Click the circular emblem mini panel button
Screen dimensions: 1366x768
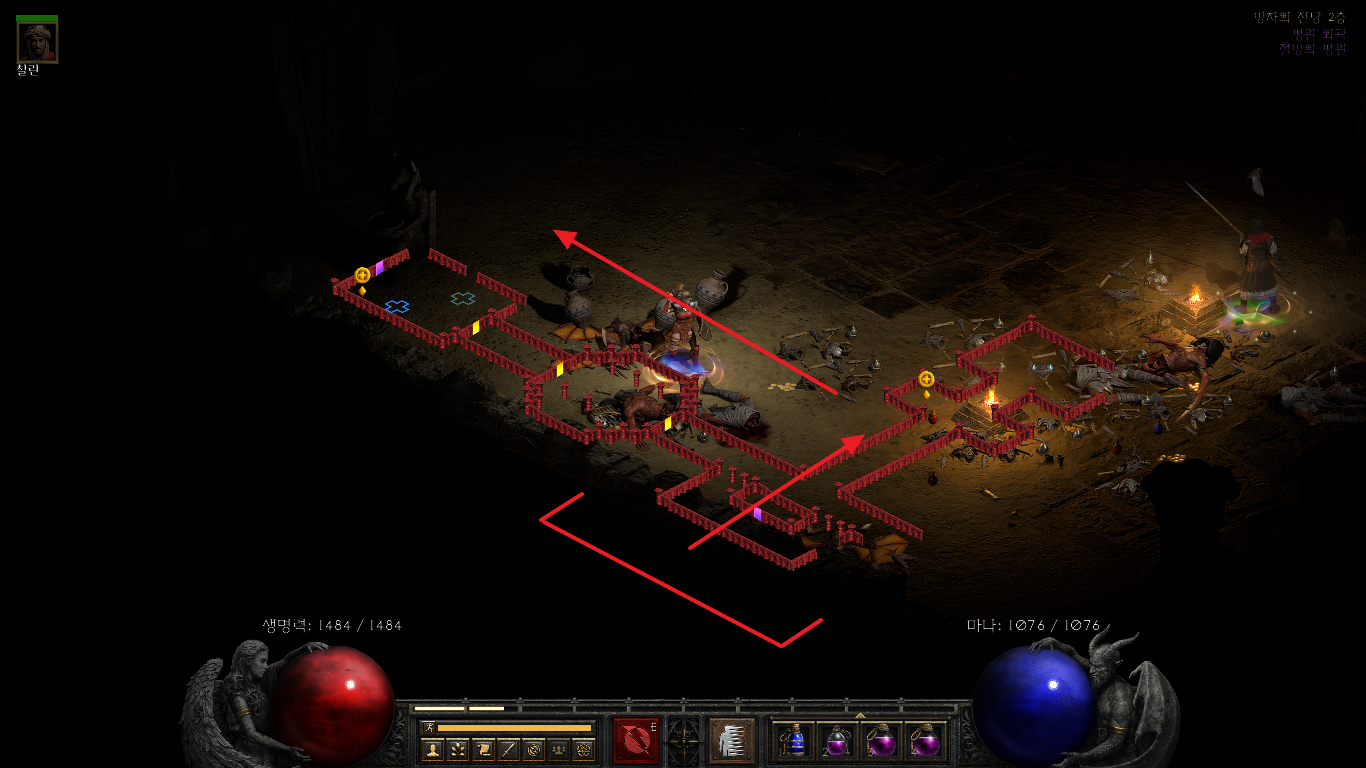pos(533,749)
